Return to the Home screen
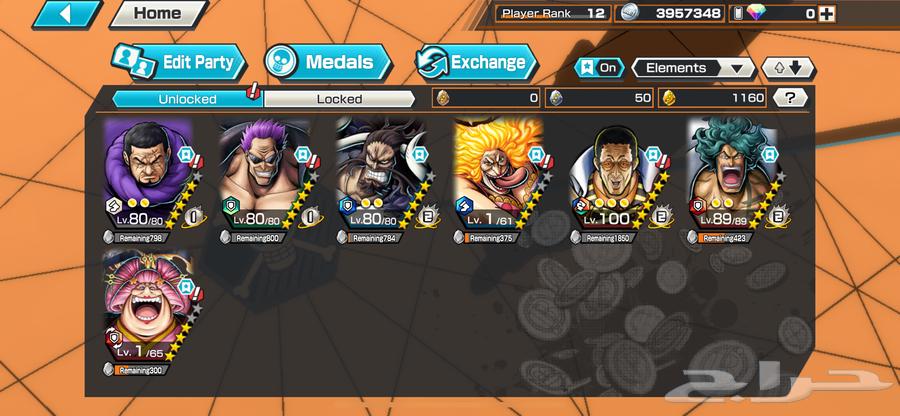 (156, 14)
